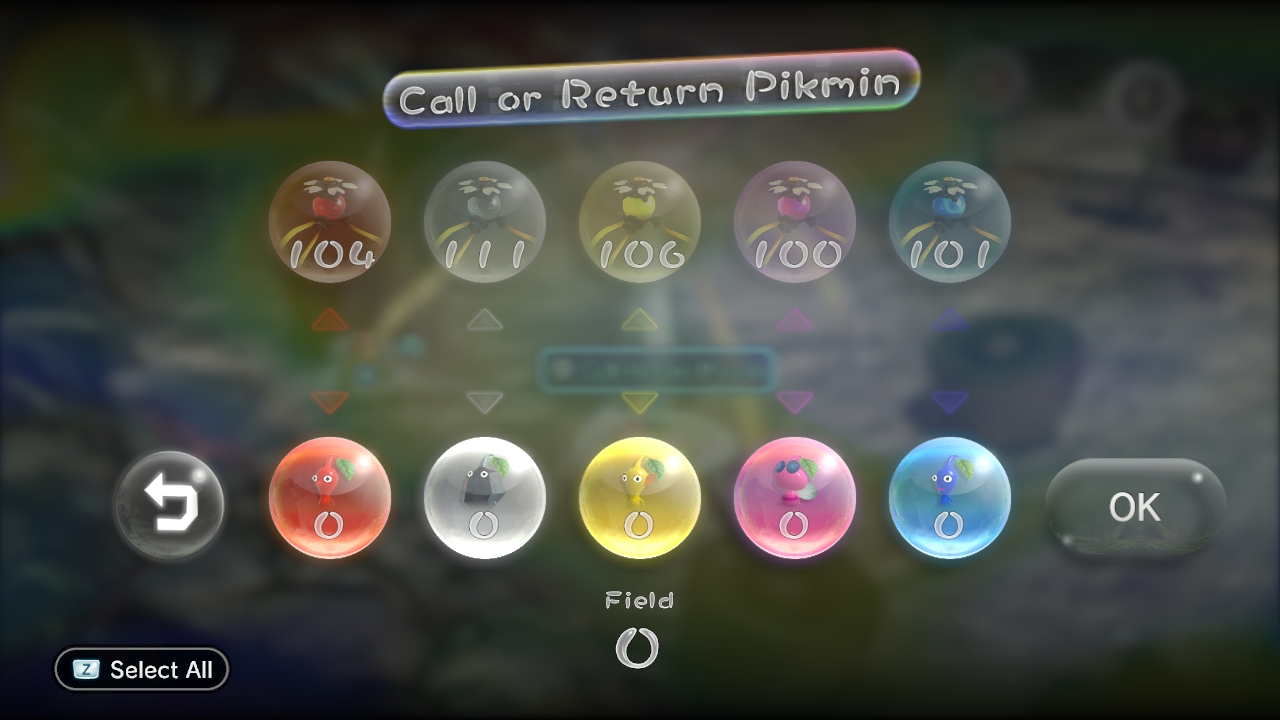This screenshot has width=1280, height=720.
Task: Choose the yellow Onion showing 106
Action: [x=640, y=222]
